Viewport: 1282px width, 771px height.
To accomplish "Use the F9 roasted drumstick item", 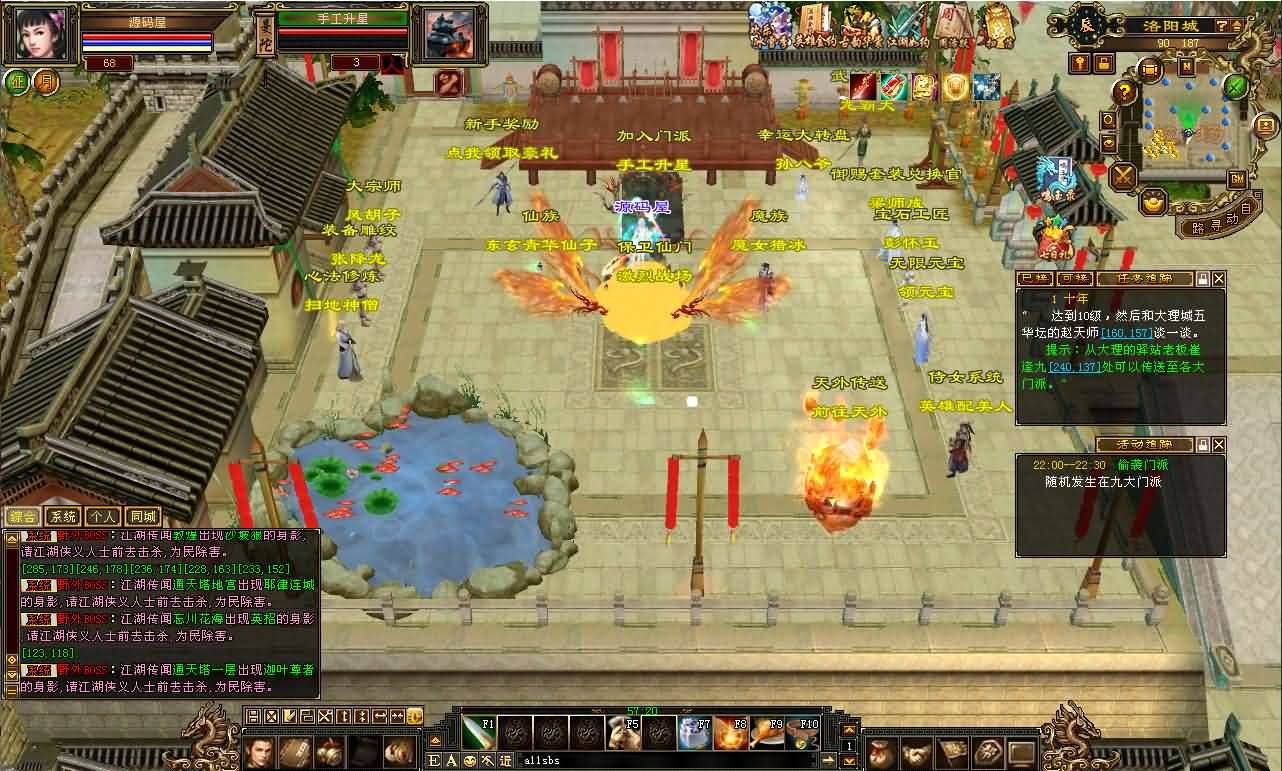I will [x=765, y=733].
